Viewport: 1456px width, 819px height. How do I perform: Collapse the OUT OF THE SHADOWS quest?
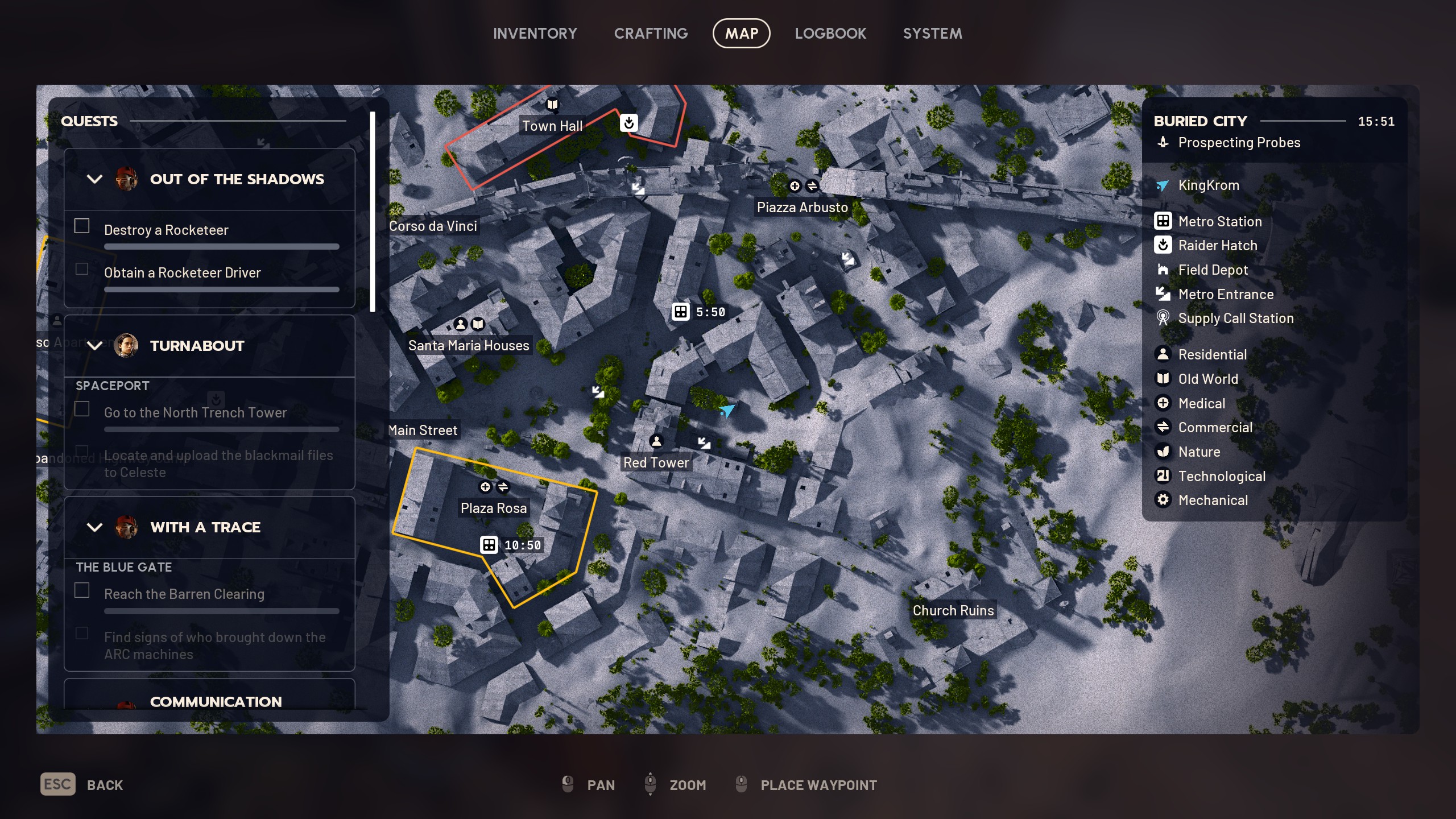pyautogui.click(x=94, y=179)
